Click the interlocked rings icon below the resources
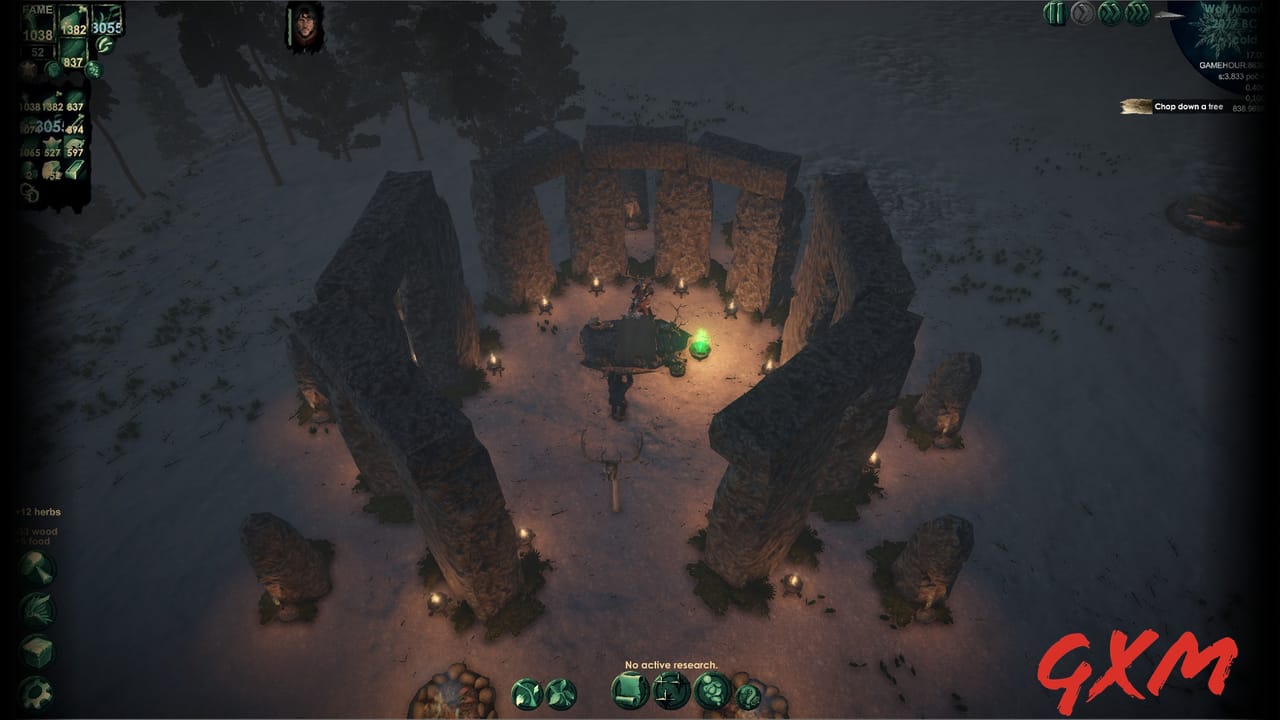 pyautogui.click(x=27, y=192)
